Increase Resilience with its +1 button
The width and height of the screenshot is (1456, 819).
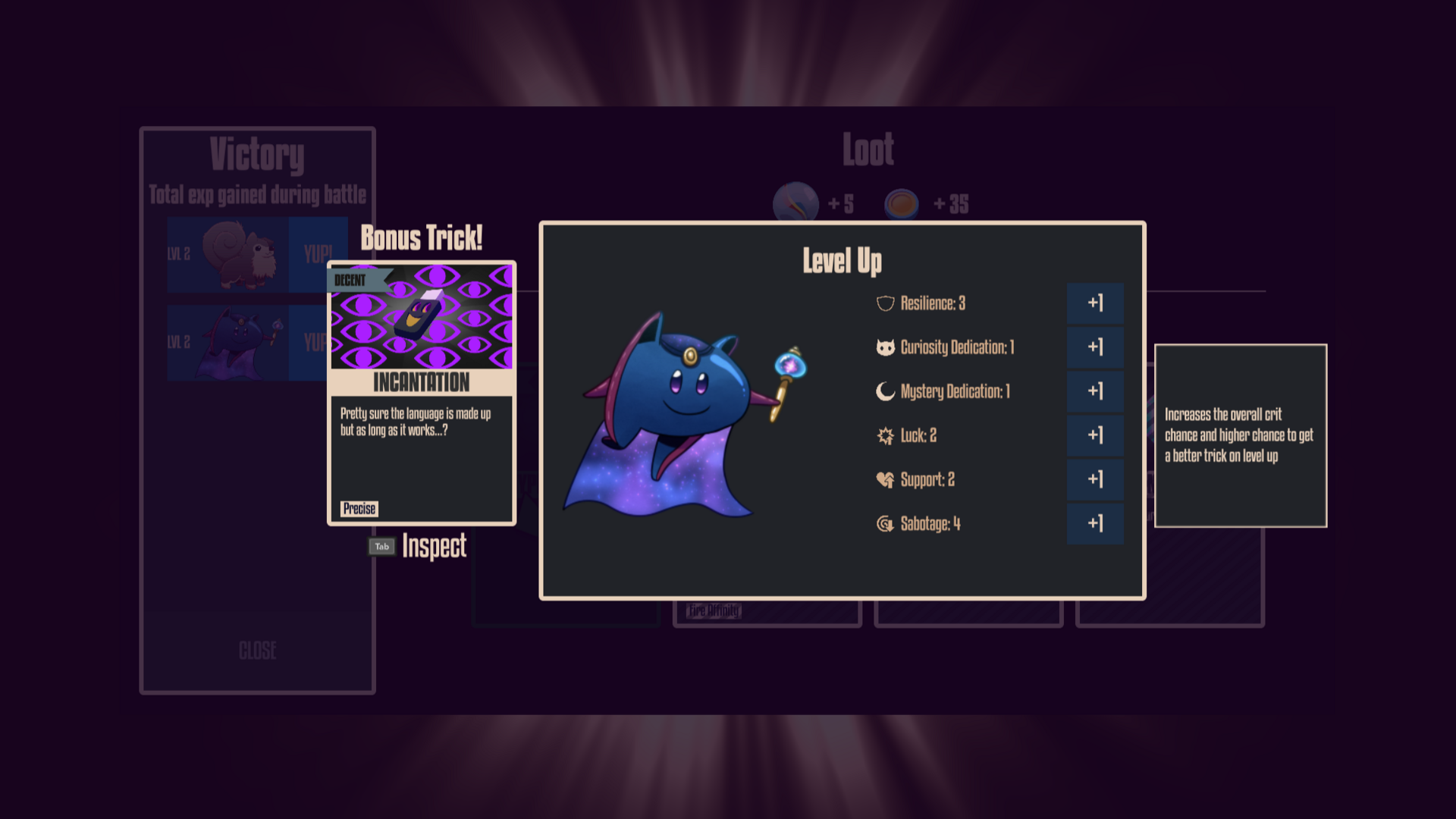click(x=1095, y=303)
